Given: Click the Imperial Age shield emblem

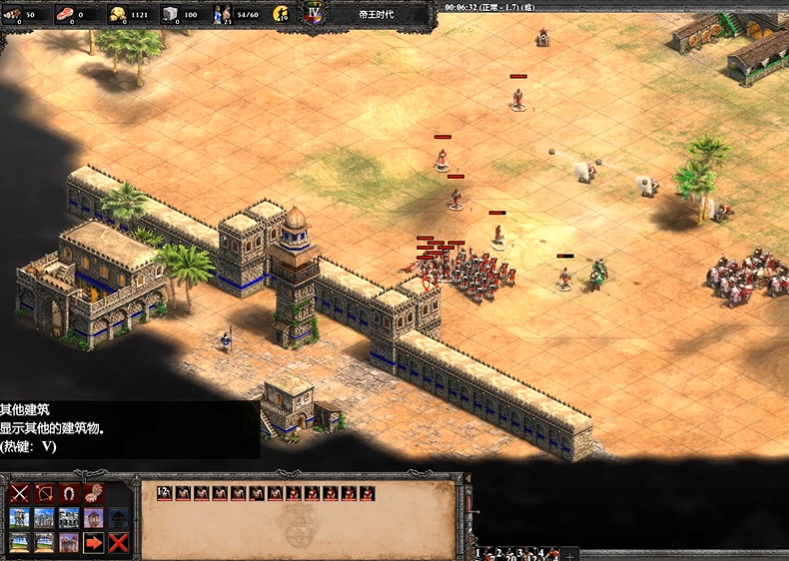Looking at the screenshot, I should click(314, 13).
